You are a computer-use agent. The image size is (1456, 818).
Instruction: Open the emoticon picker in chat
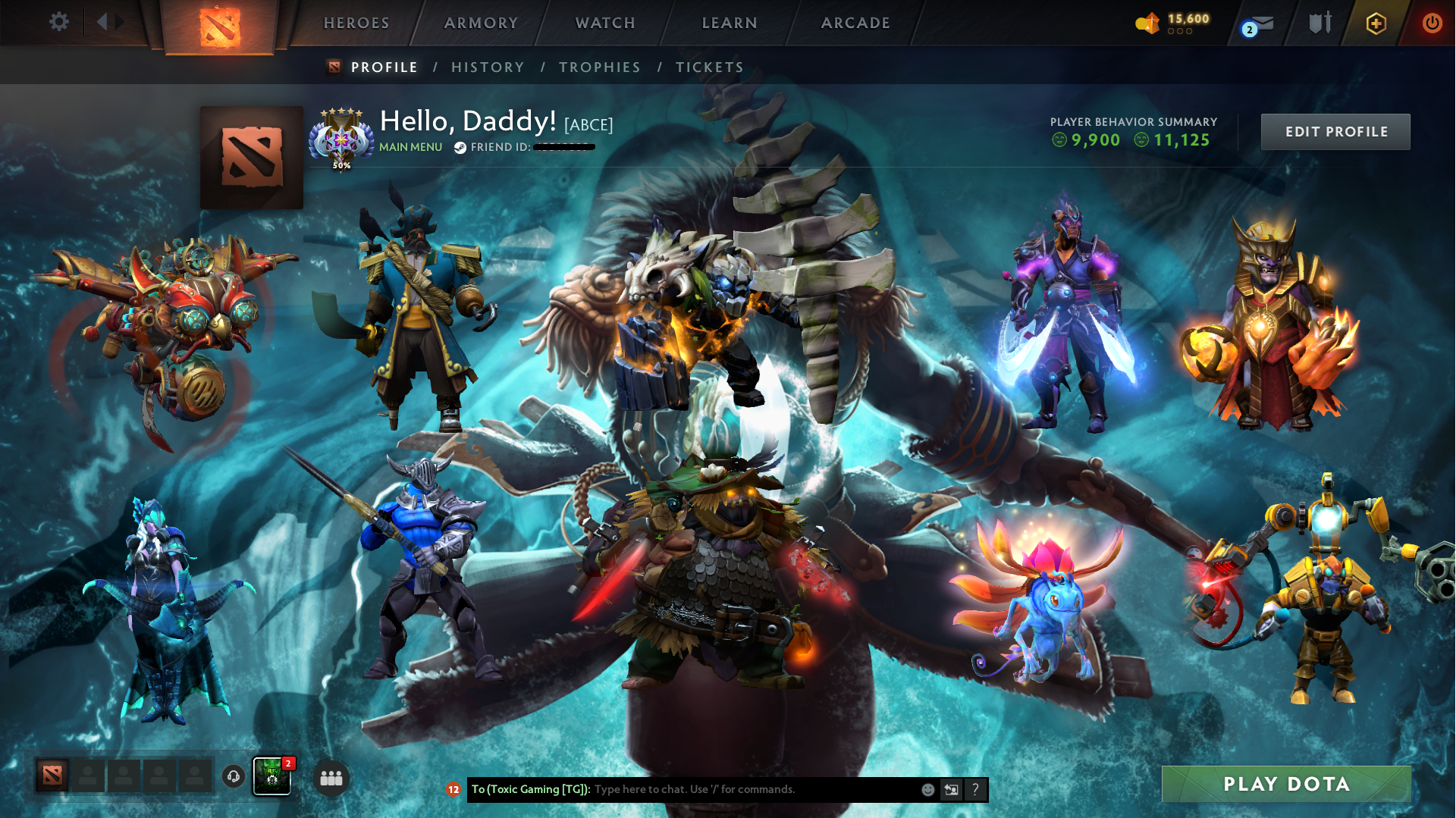(927, 789)
